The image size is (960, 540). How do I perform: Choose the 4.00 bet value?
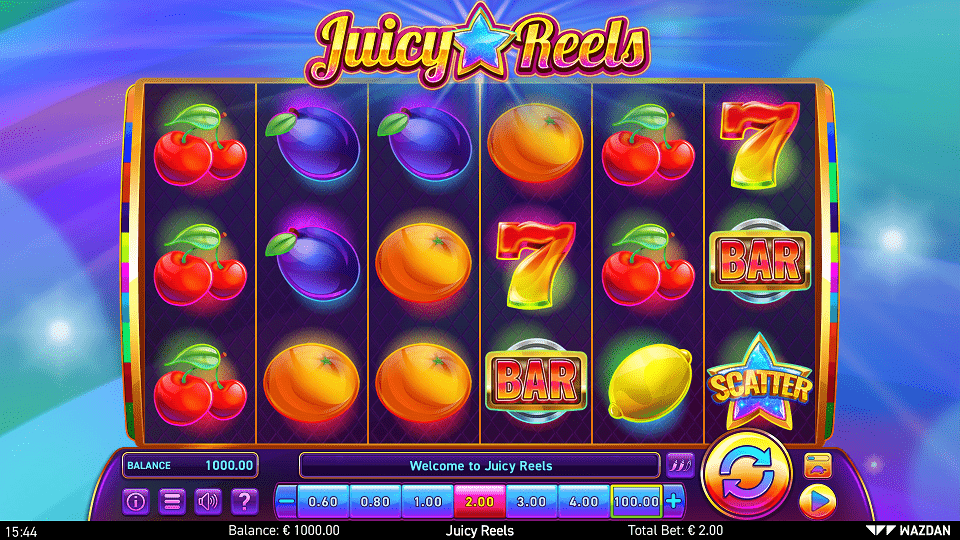pyautogui.click(x=584, y=501)
